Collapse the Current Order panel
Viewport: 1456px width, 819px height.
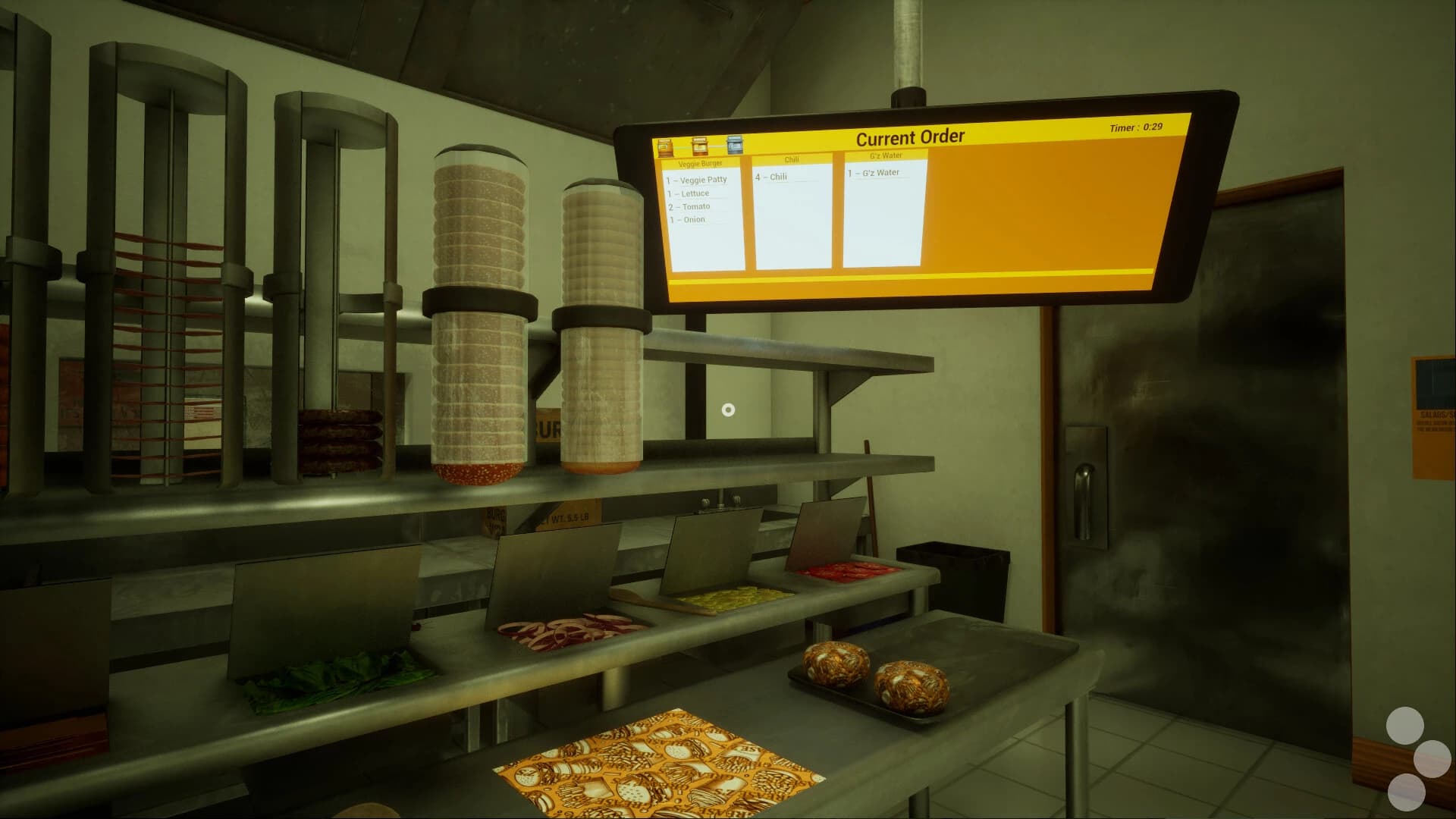(910, 136)
